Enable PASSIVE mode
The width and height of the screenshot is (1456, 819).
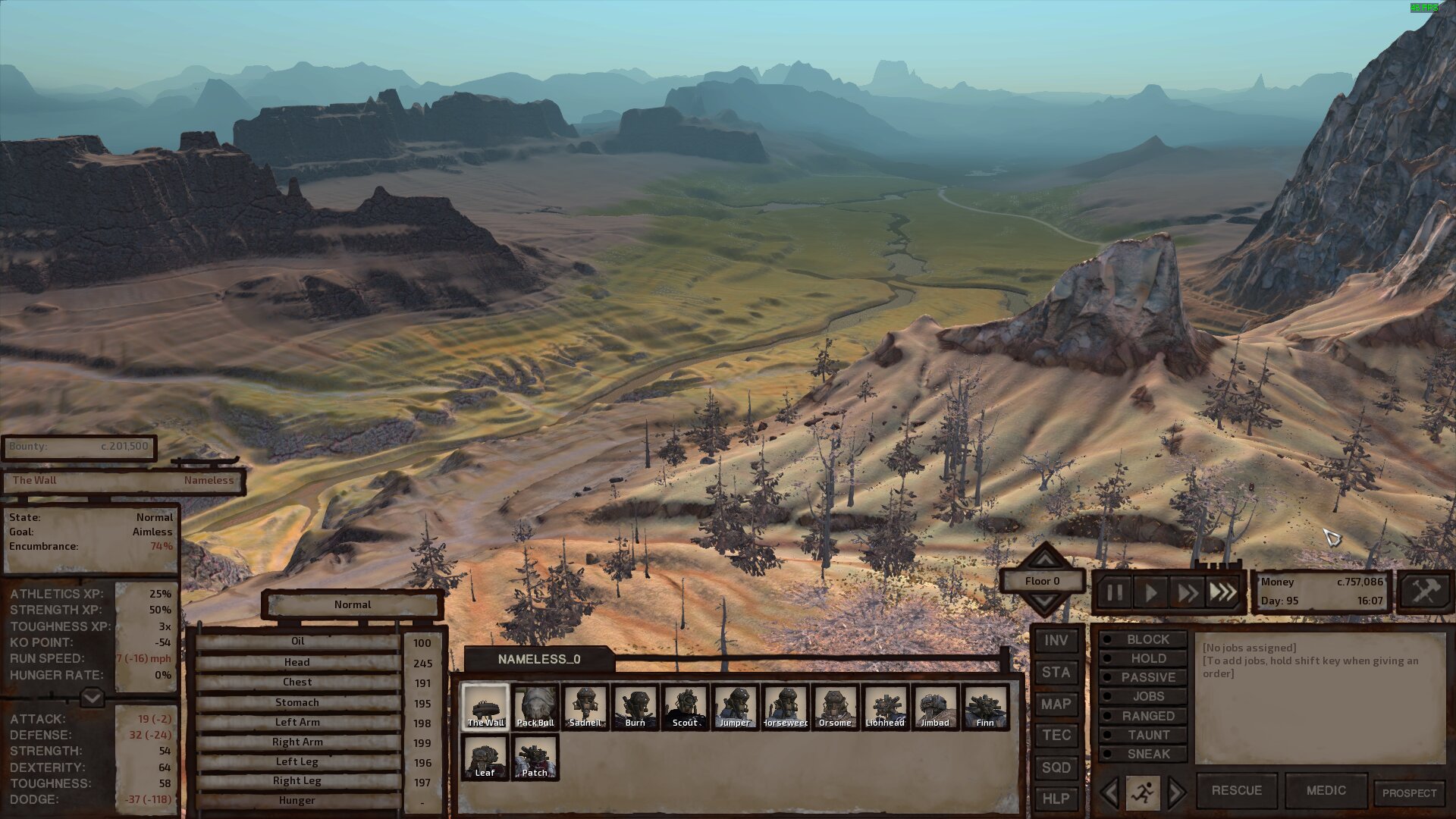(x=1141, y=677)
